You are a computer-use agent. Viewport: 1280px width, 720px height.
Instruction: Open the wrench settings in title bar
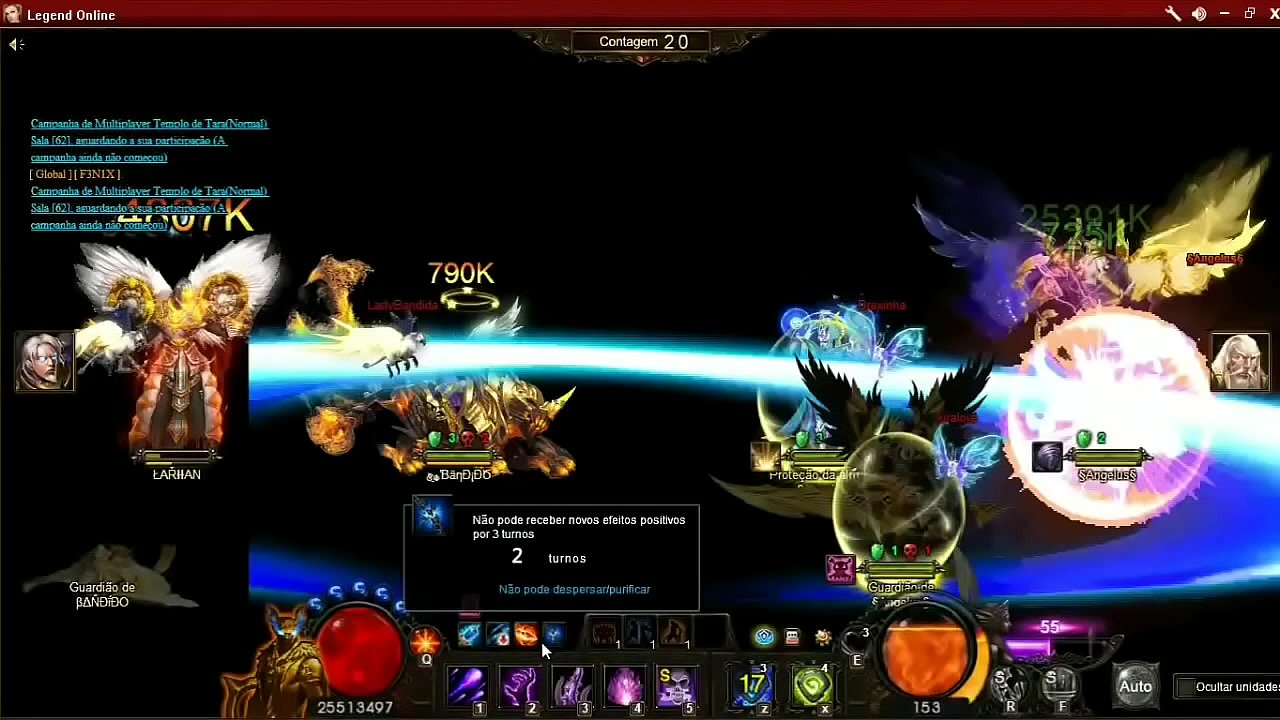click(x=1173, y=14)
